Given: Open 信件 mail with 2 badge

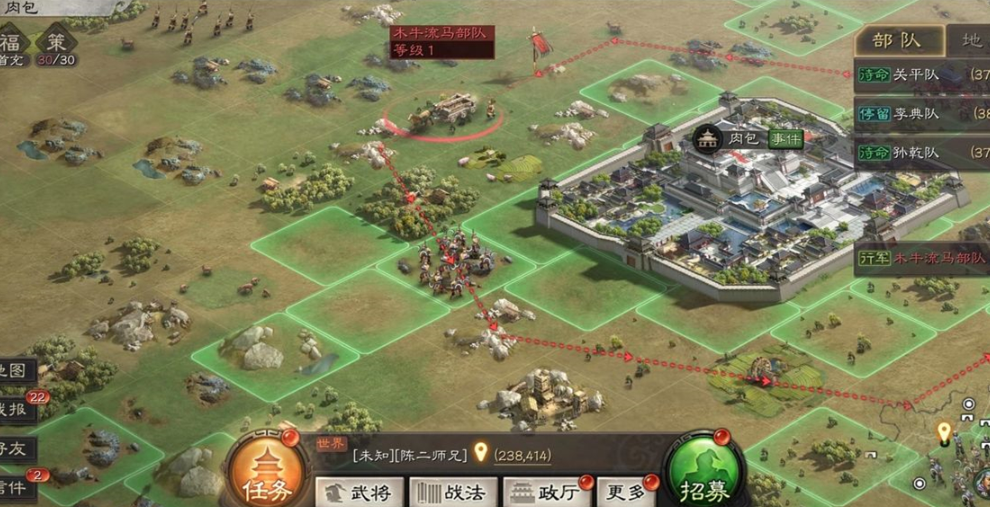Looking at the screenshot, I should click(x=17, y=487).
